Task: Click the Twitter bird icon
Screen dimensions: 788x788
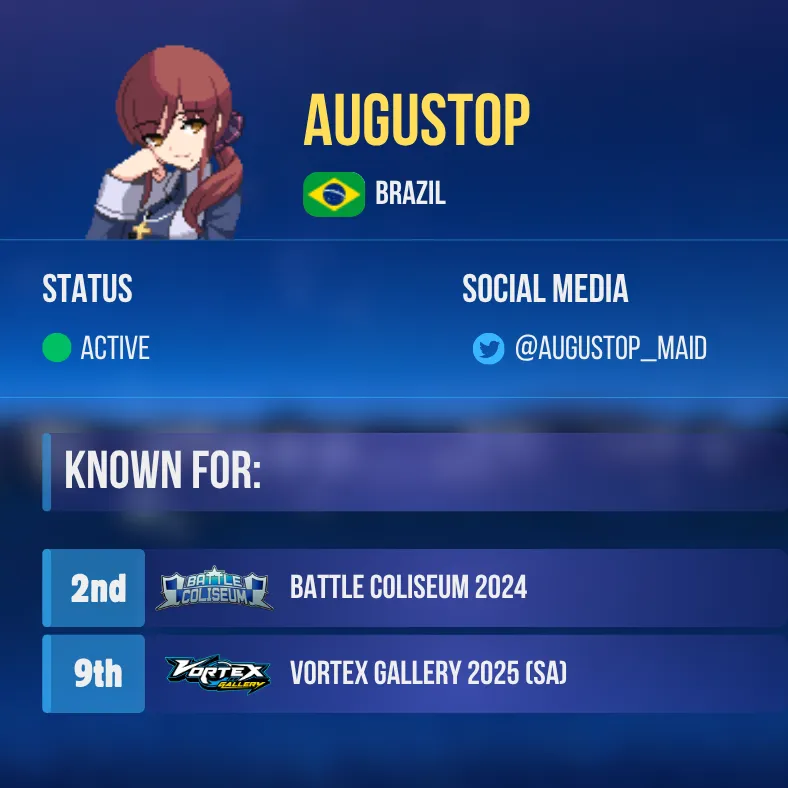Action: [488, 349]
